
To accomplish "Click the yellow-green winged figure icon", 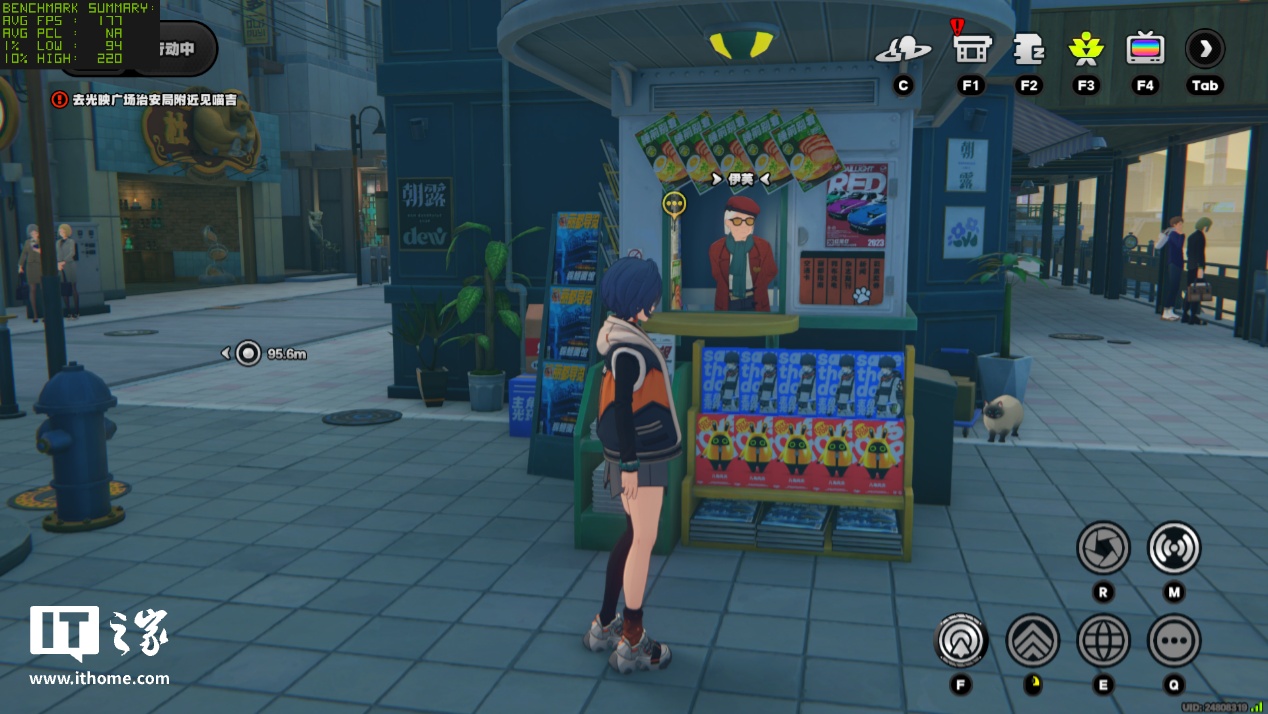I will (1086, 48).
